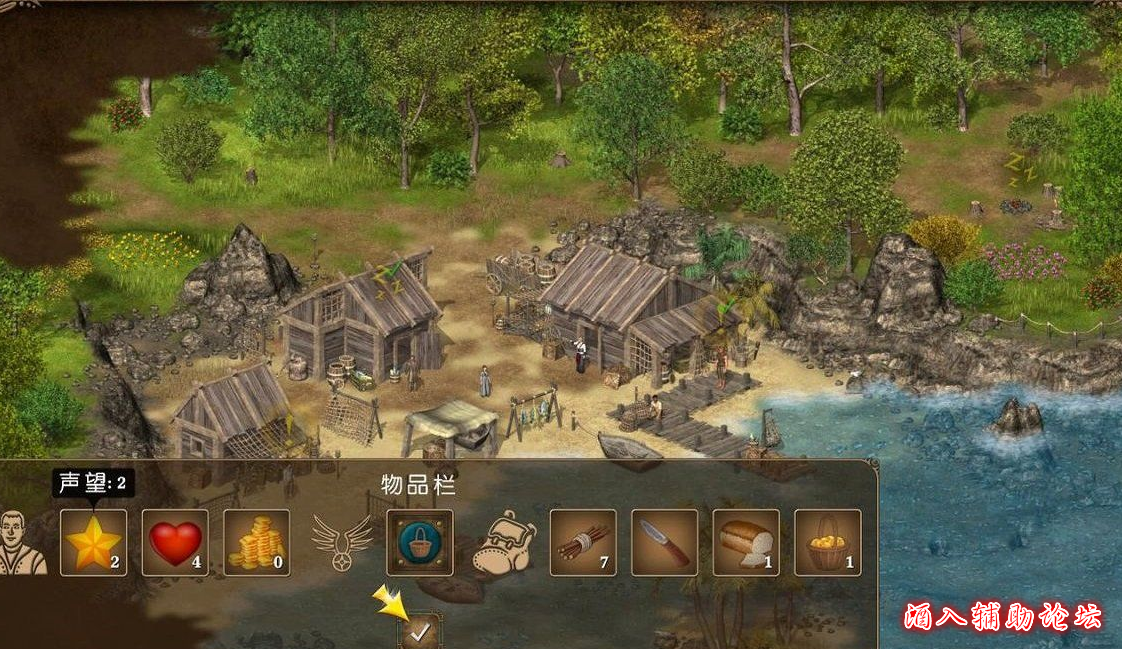Click the winged emblem icon

click(341, 541)
